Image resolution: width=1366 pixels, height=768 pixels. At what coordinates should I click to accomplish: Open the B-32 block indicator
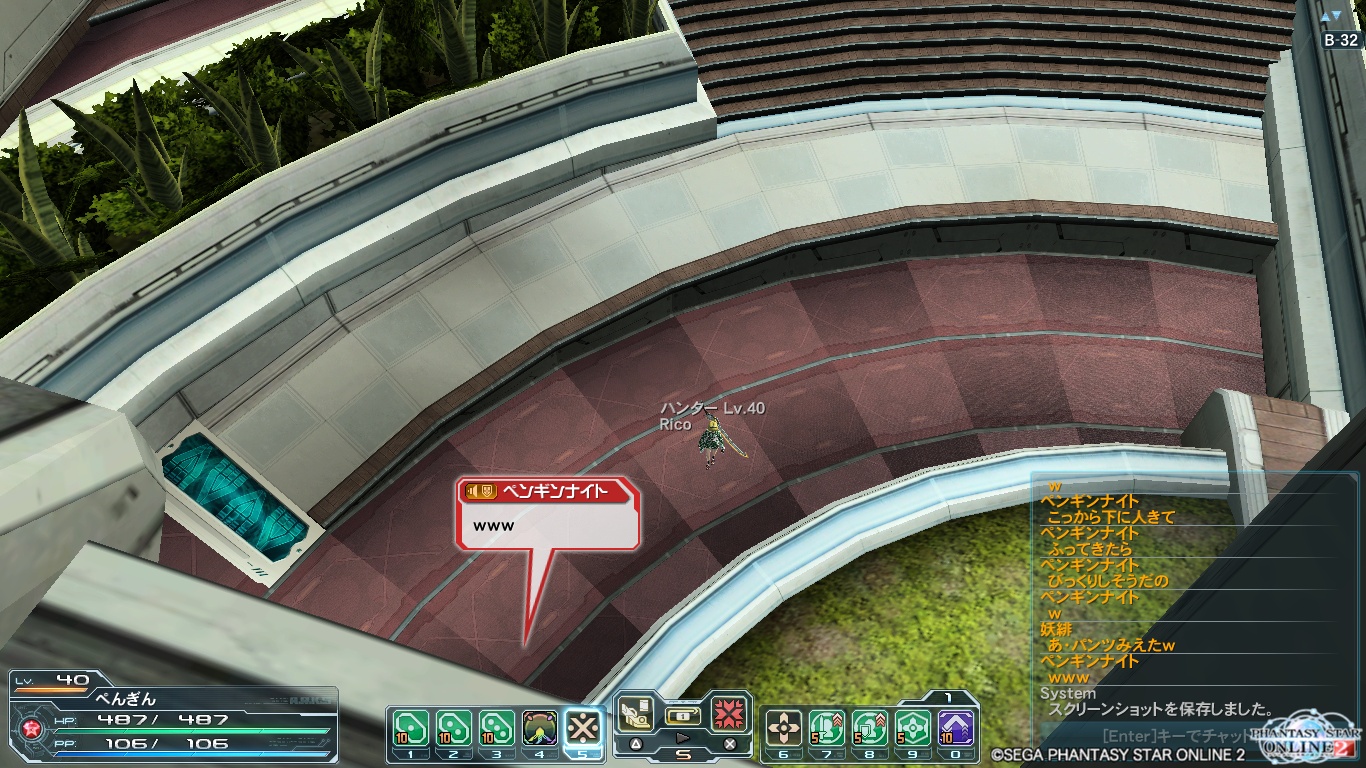click(1341, 40)
